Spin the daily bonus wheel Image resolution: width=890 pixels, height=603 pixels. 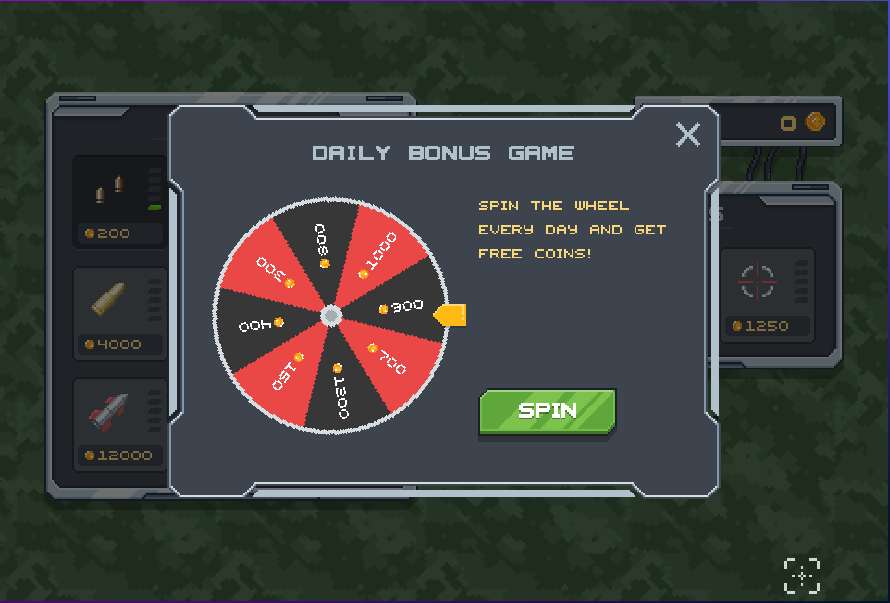pos(547,411)
